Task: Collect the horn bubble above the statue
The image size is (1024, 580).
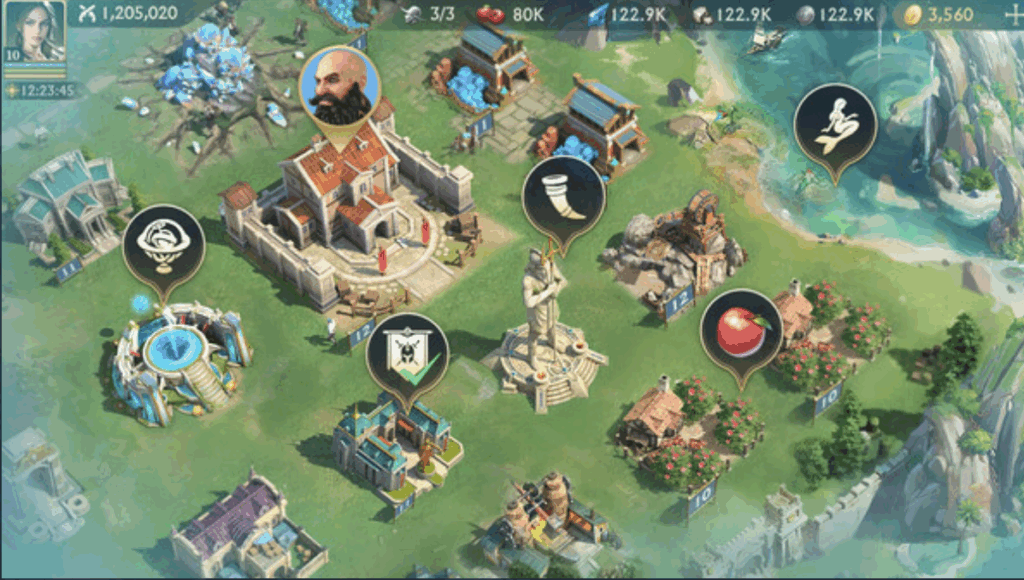Action: (x=563, y=197)
